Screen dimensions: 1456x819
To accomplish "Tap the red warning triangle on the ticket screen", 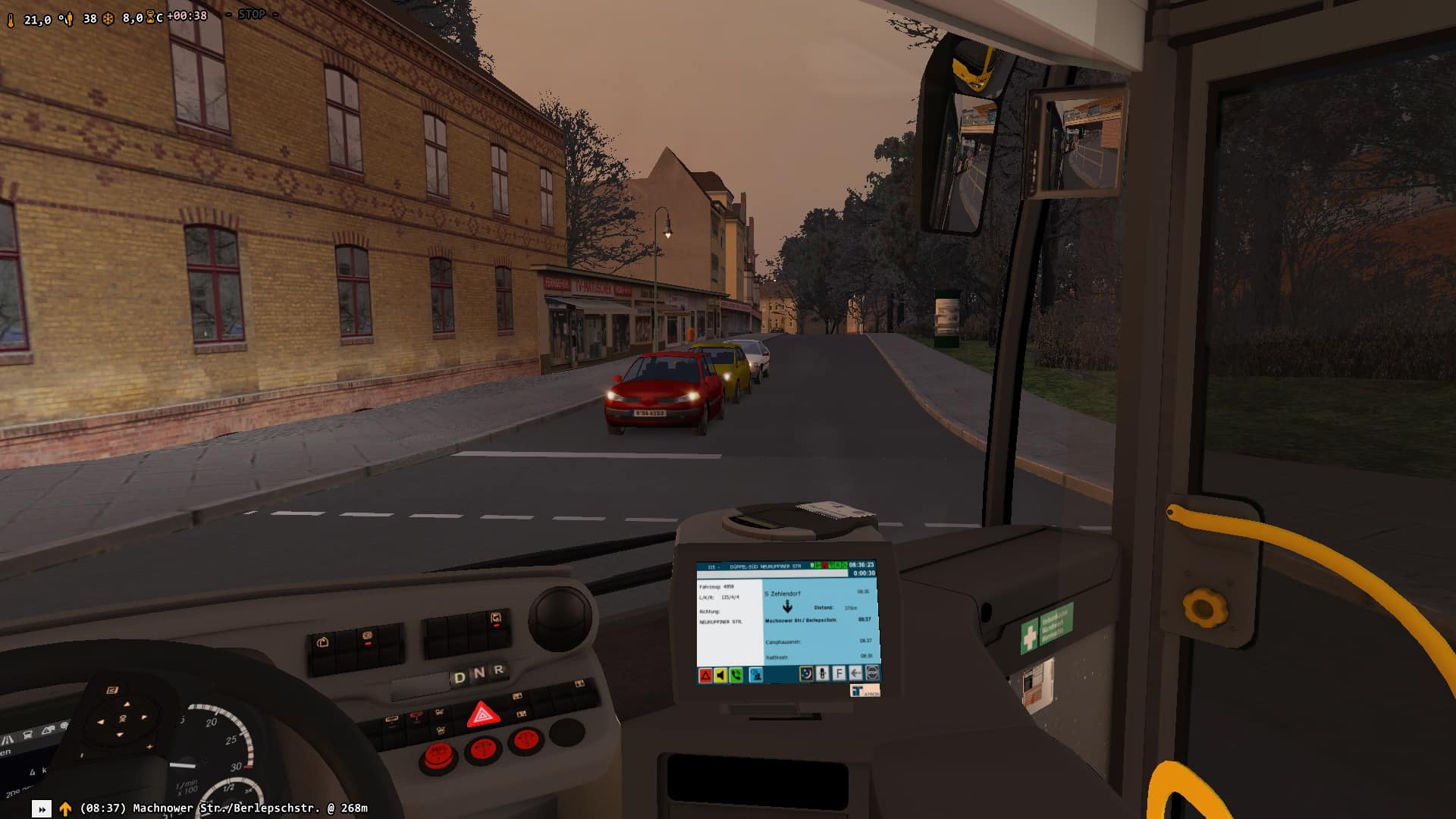I will (x=705, y=675).
